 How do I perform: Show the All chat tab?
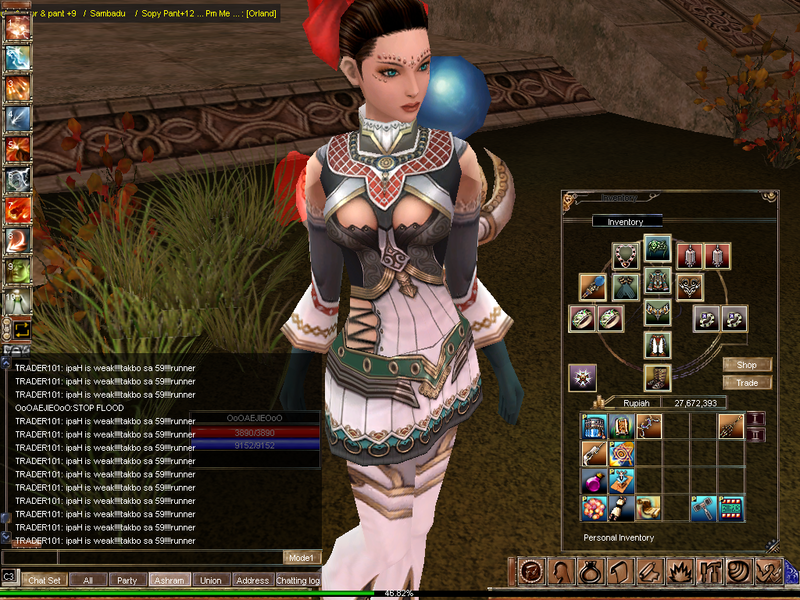(x=87, y=580)
